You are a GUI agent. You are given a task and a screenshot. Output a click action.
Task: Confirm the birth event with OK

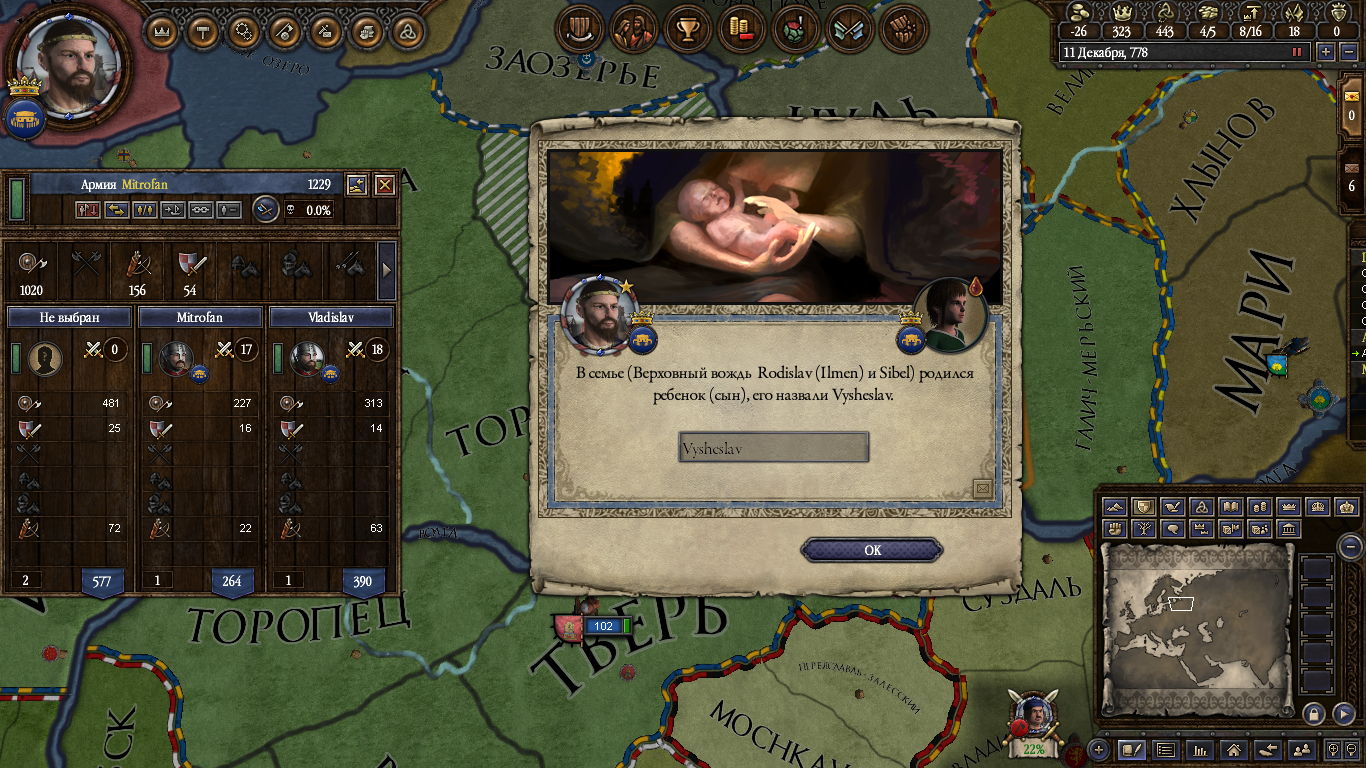[x=872, y=550]
